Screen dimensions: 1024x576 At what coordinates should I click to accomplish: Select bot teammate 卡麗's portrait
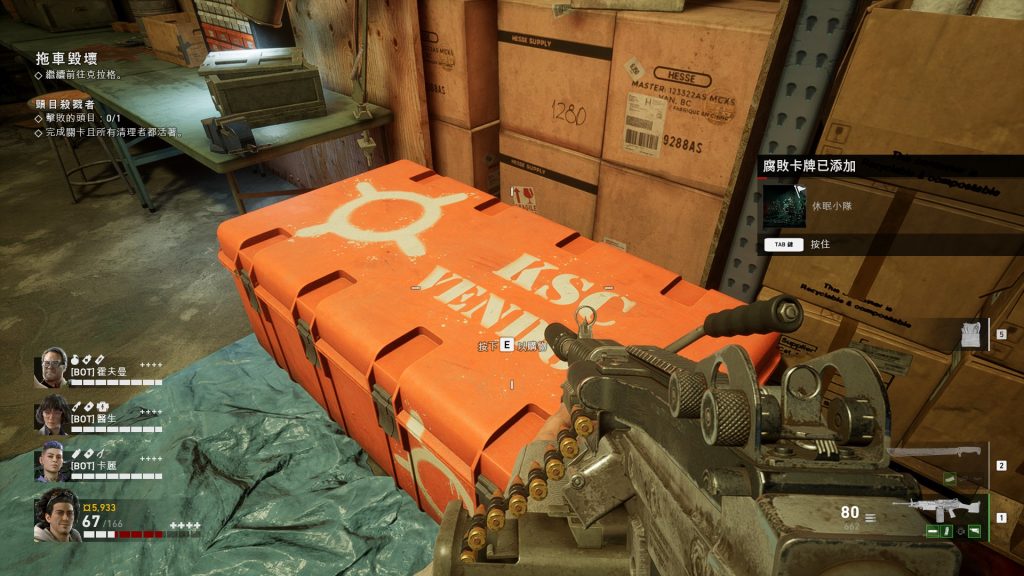pyautogui.click(x=52, y=460)
